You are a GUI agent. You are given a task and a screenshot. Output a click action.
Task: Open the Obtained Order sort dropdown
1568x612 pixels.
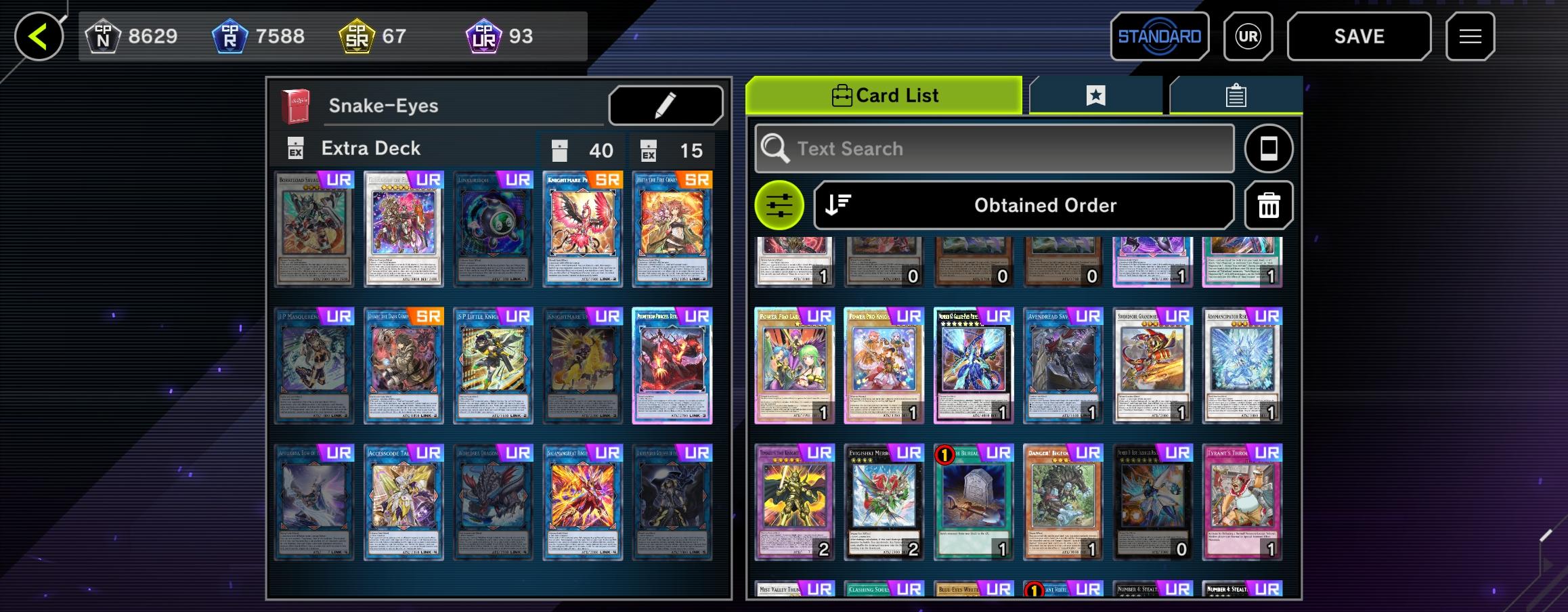[x=1044, y=205]
